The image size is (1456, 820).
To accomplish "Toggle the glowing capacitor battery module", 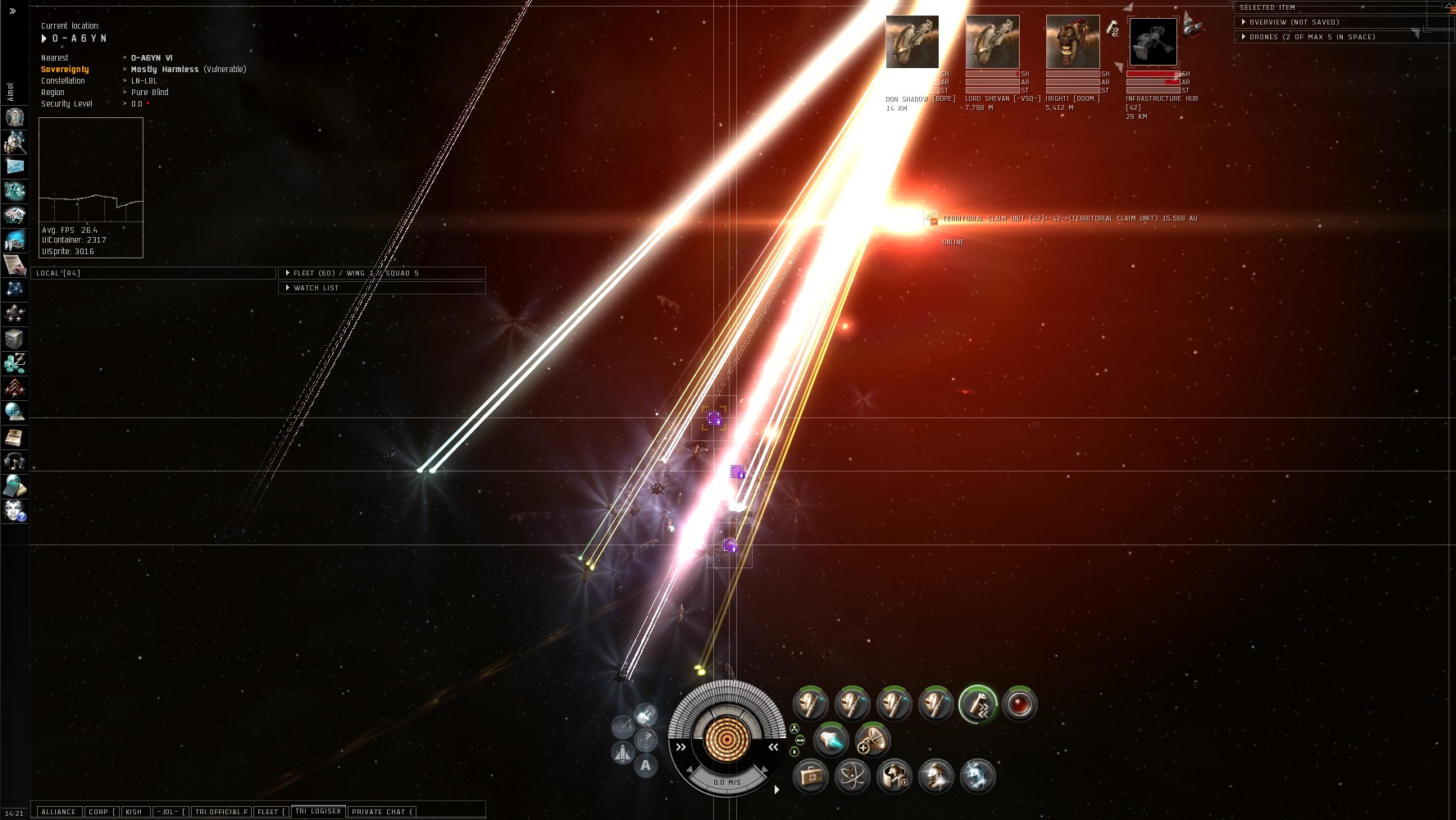I will 830,740.
